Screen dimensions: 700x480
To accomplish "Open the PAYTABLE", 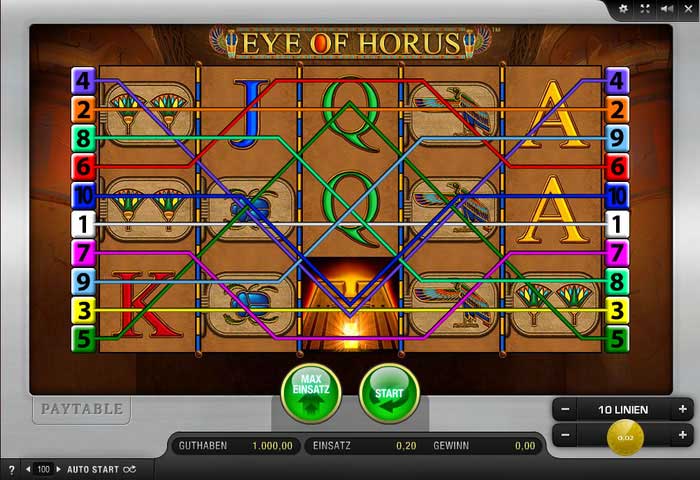I will [x=80, y=409].
